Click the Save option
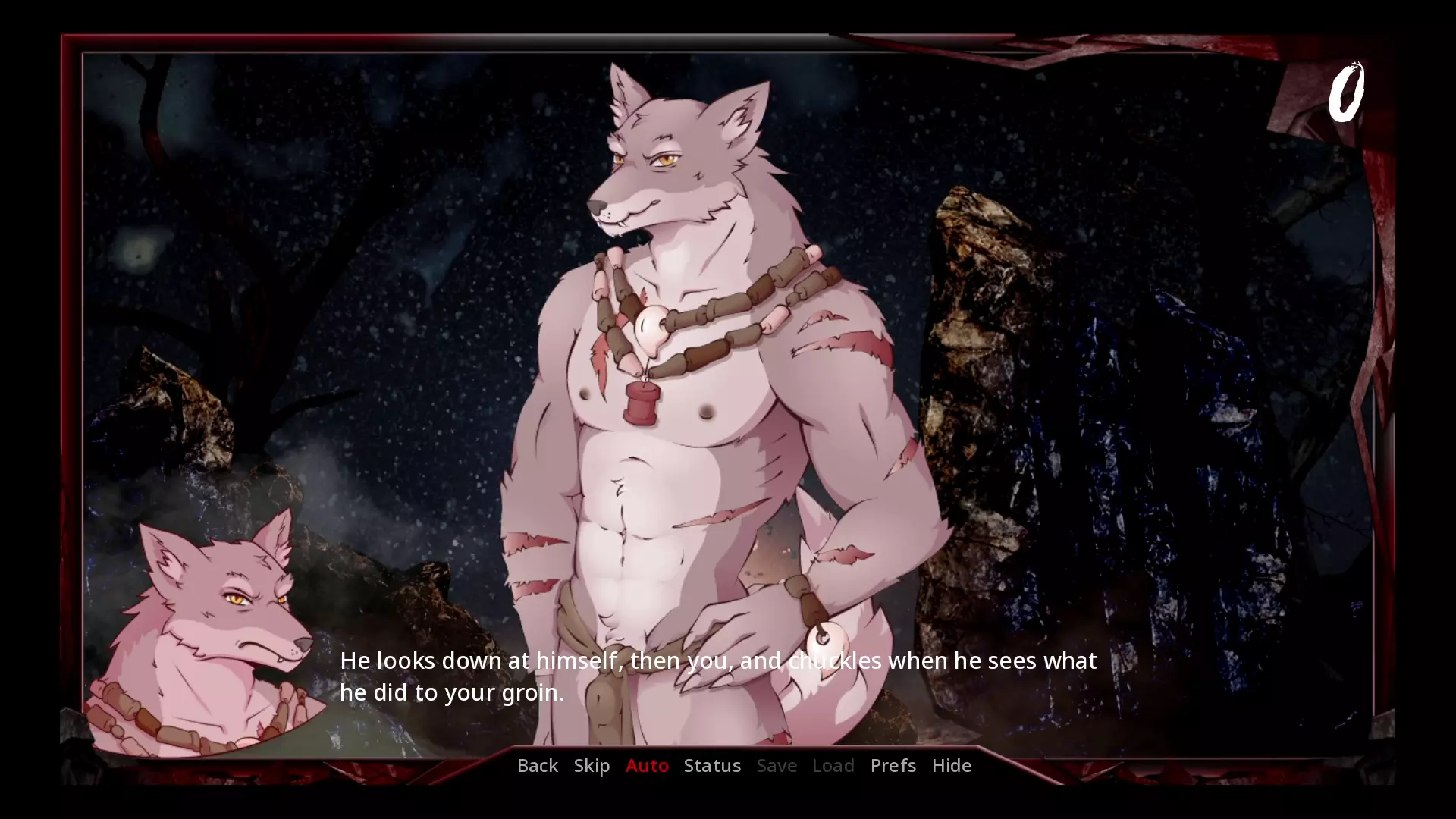 (777, 765)
